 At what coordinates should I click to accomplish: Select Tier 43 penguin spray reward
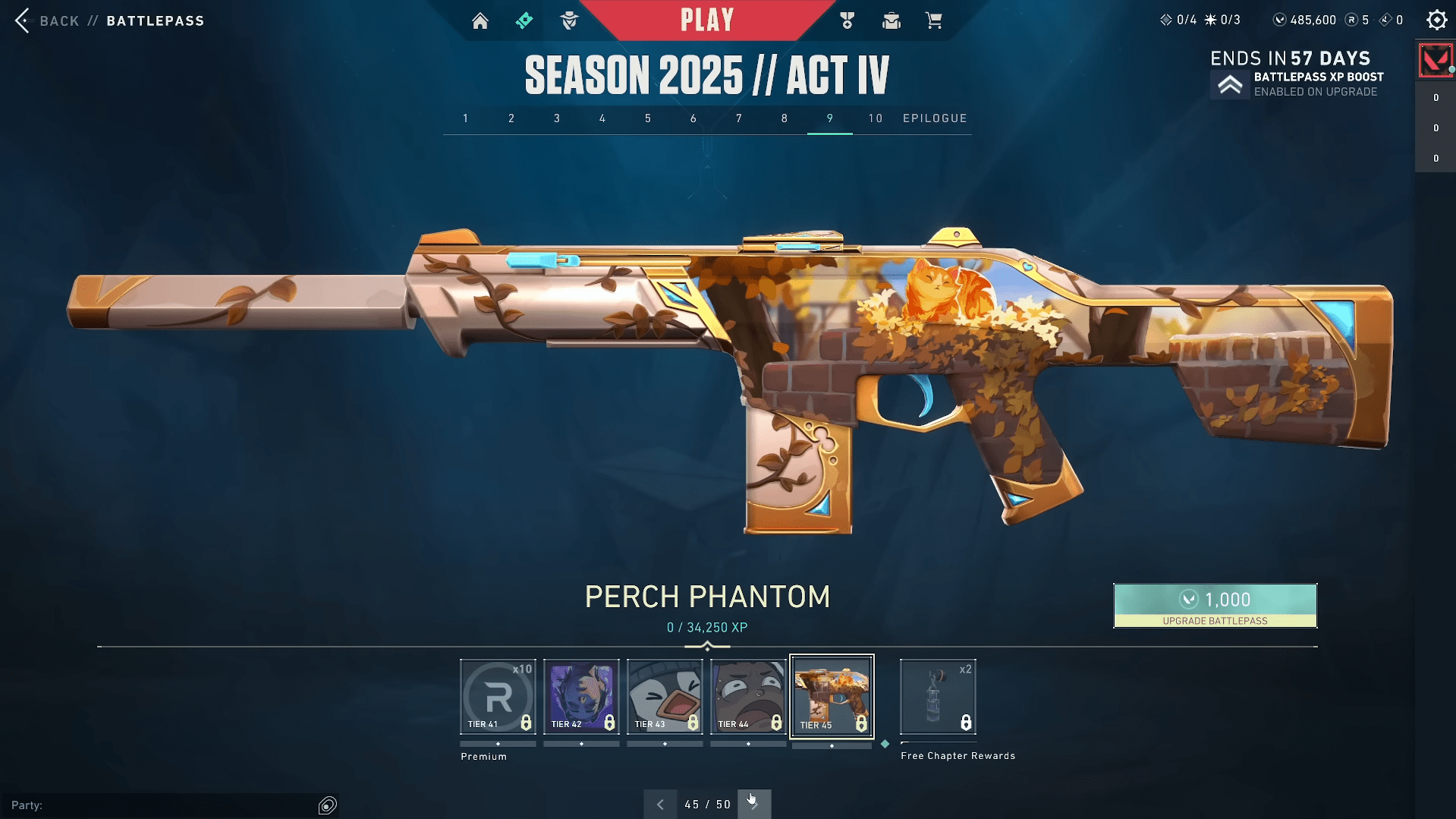pos(665,697)
